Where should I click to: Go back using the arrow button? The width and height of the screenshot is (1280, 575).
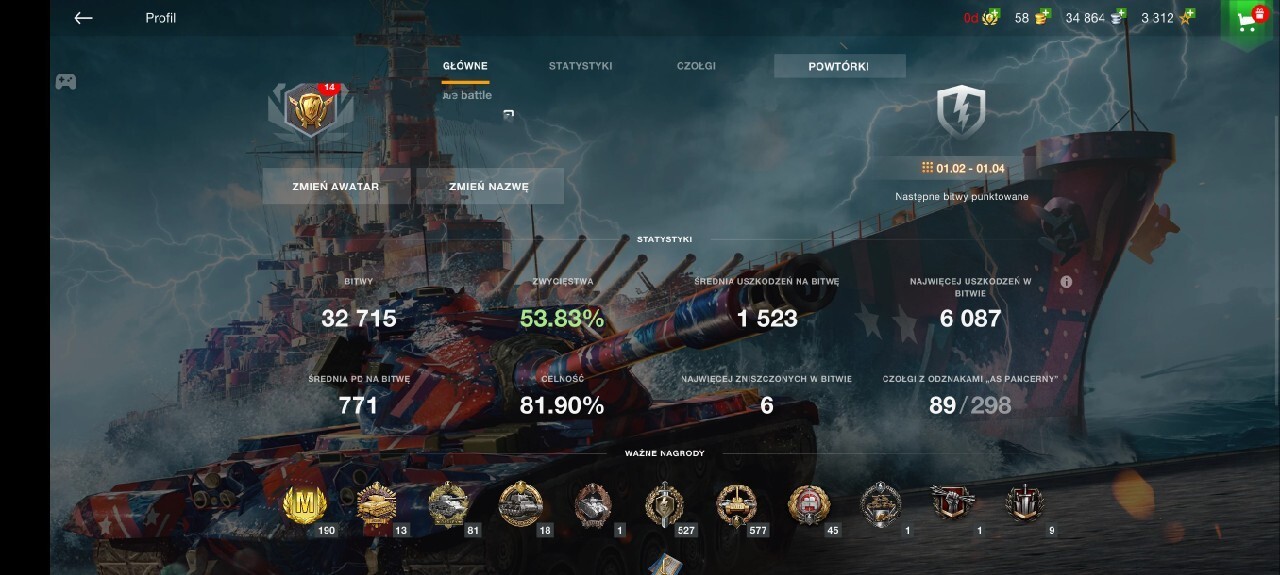coord(83,18)
